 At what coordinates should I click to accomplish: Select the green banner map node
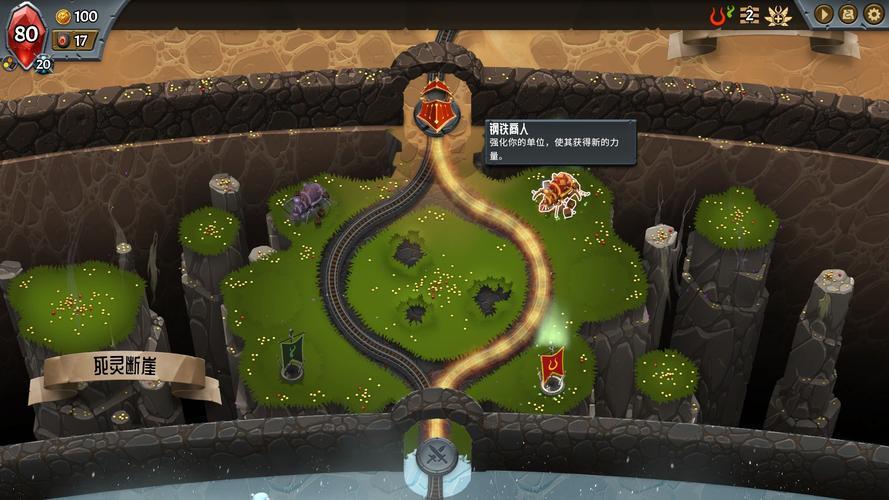291,357
